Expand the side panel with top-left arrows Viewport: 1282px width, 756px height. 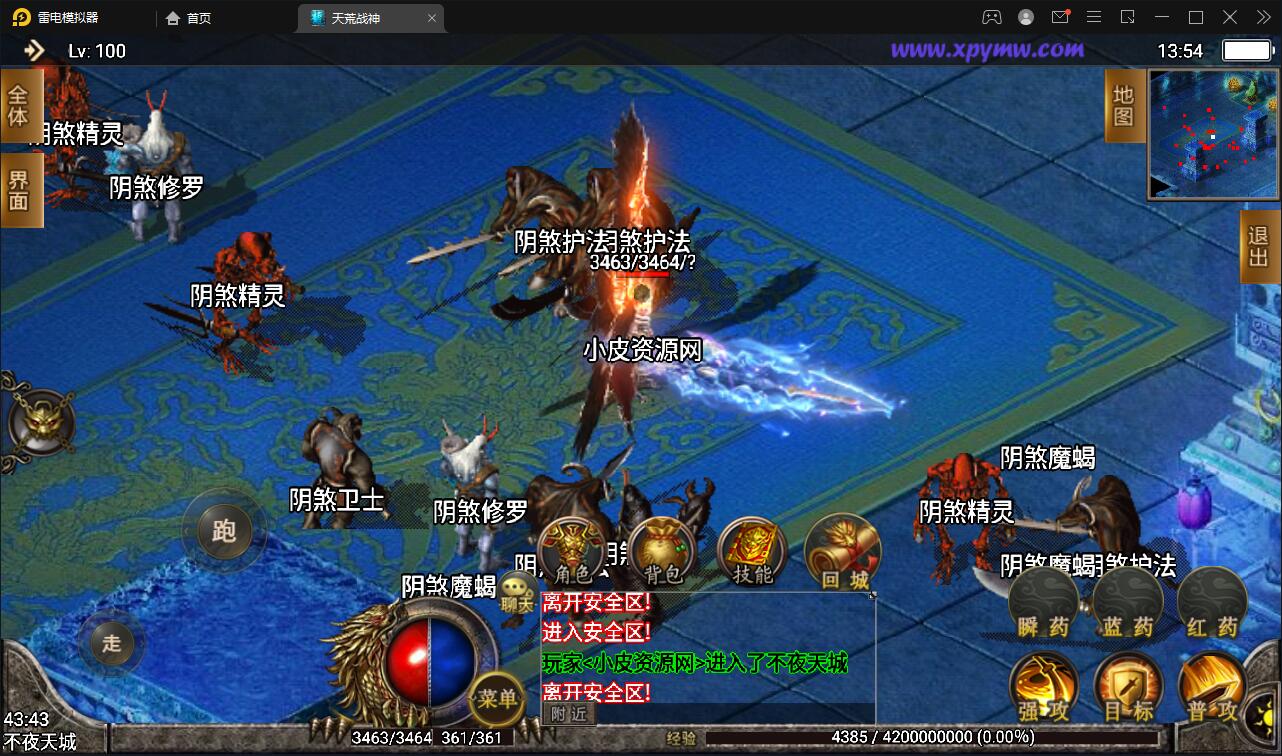coord(33,49)
